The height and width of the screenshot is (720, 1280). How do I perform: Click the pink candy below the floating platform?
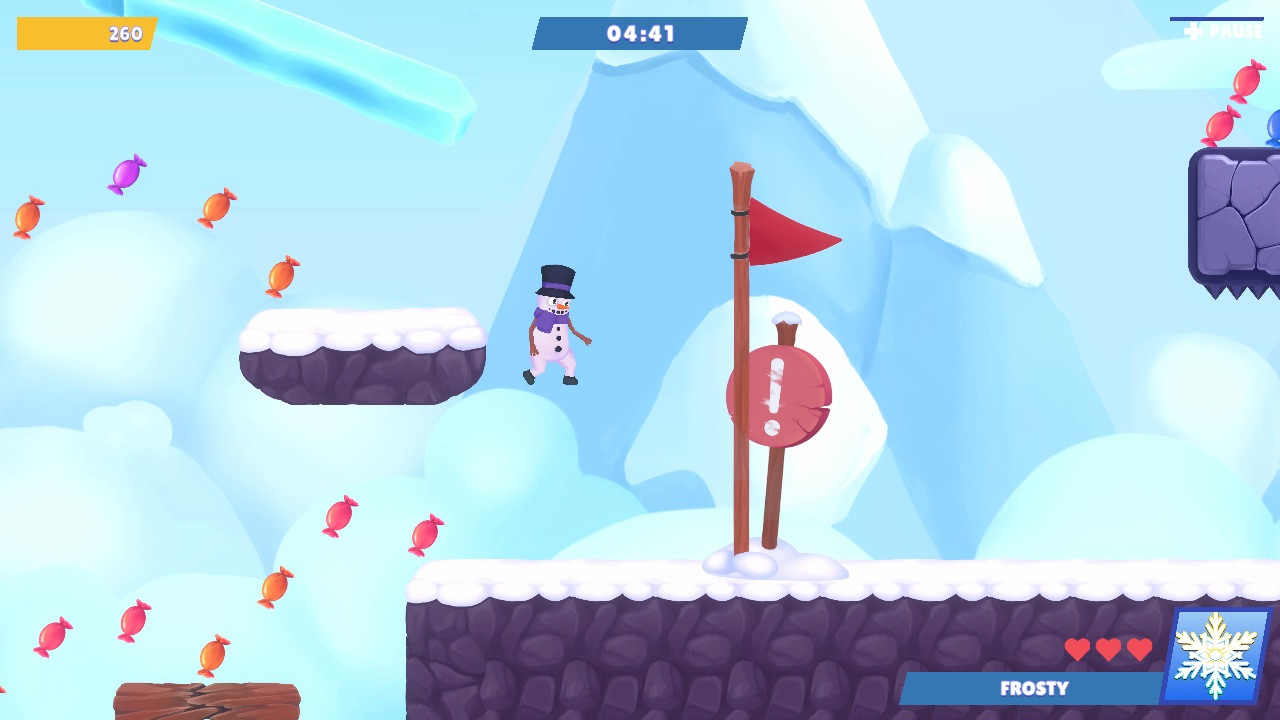click(x=338, y=518)
